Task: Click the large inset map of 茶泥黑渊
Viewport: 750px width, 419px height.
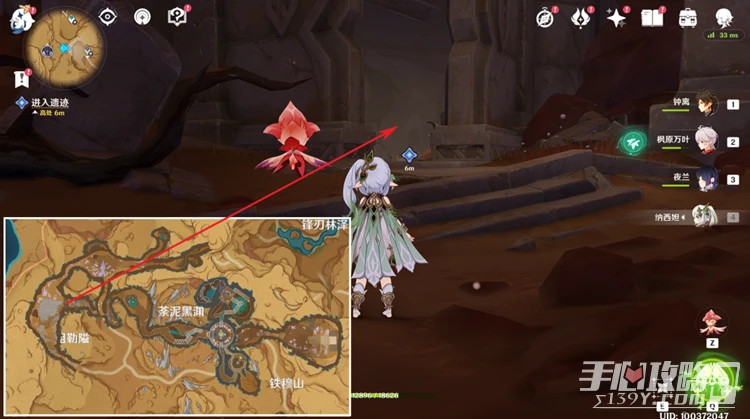Action: (178, 315)
